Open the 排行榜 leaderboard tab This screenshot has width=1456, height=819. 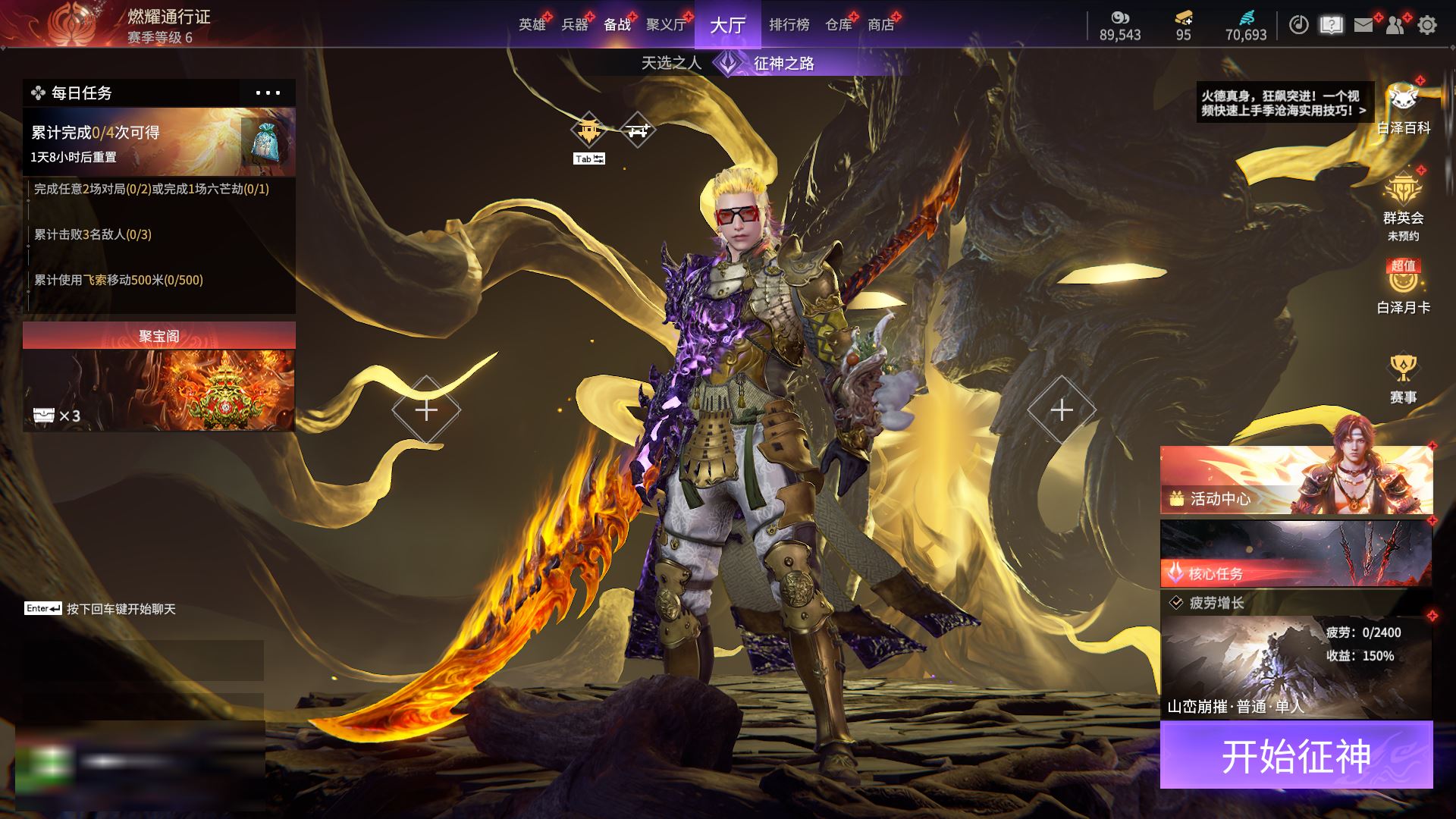pyautogui.click(x=789, y=25)
